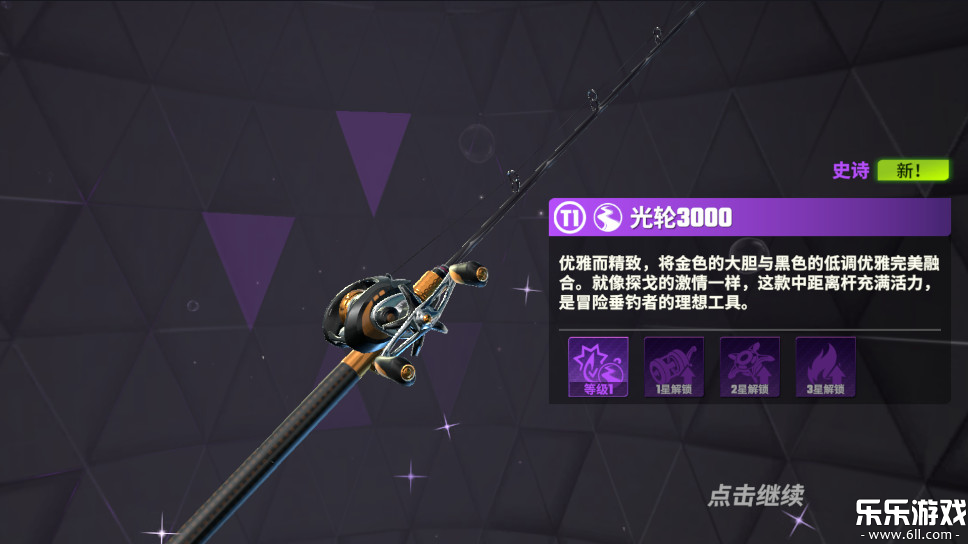Viewport: 968px width, 544px height.
Task: Inspect the 1星解锁 locked skill icon
Action: pyautogui.click(x=673, y=366)
